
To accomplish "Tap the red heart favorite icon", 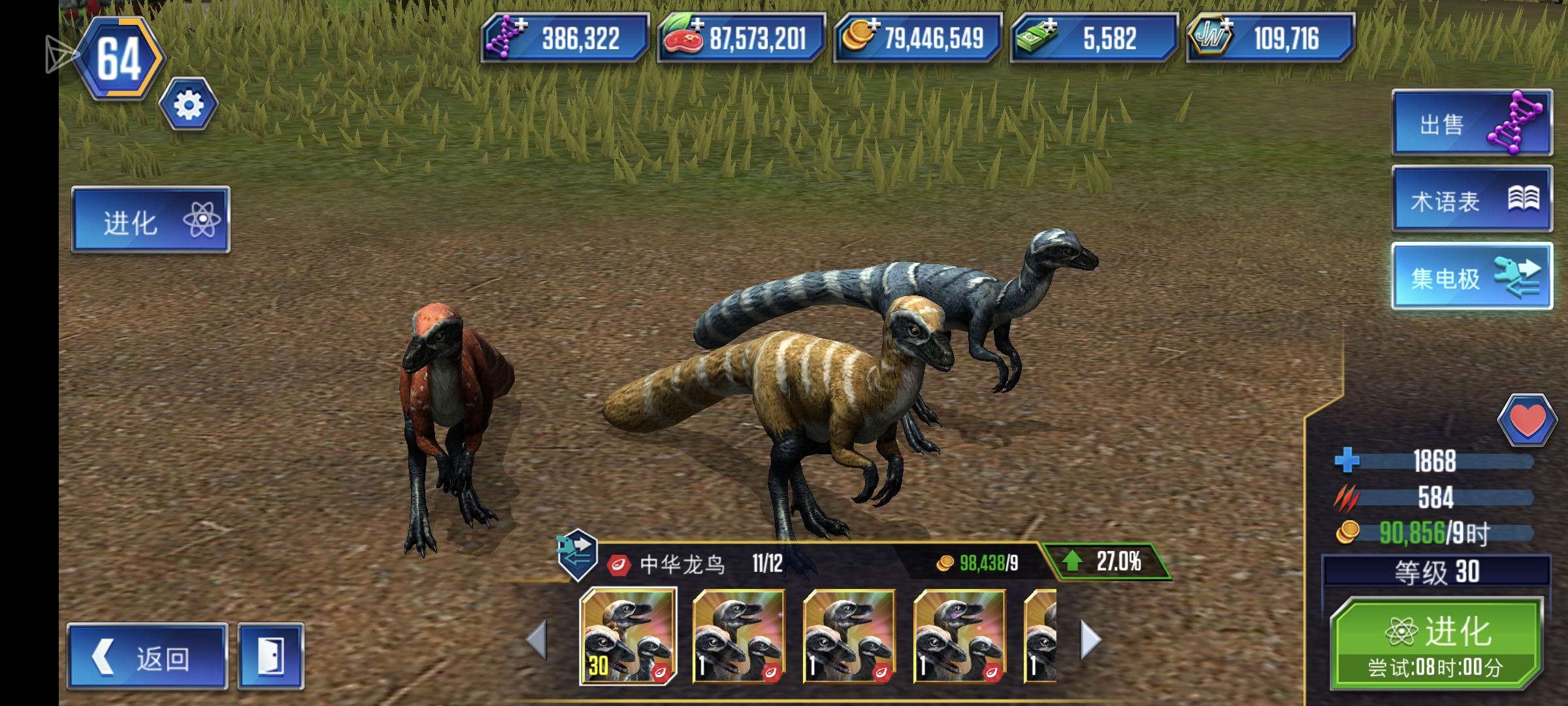I will pyautogui.click(x=1526, y=420).
